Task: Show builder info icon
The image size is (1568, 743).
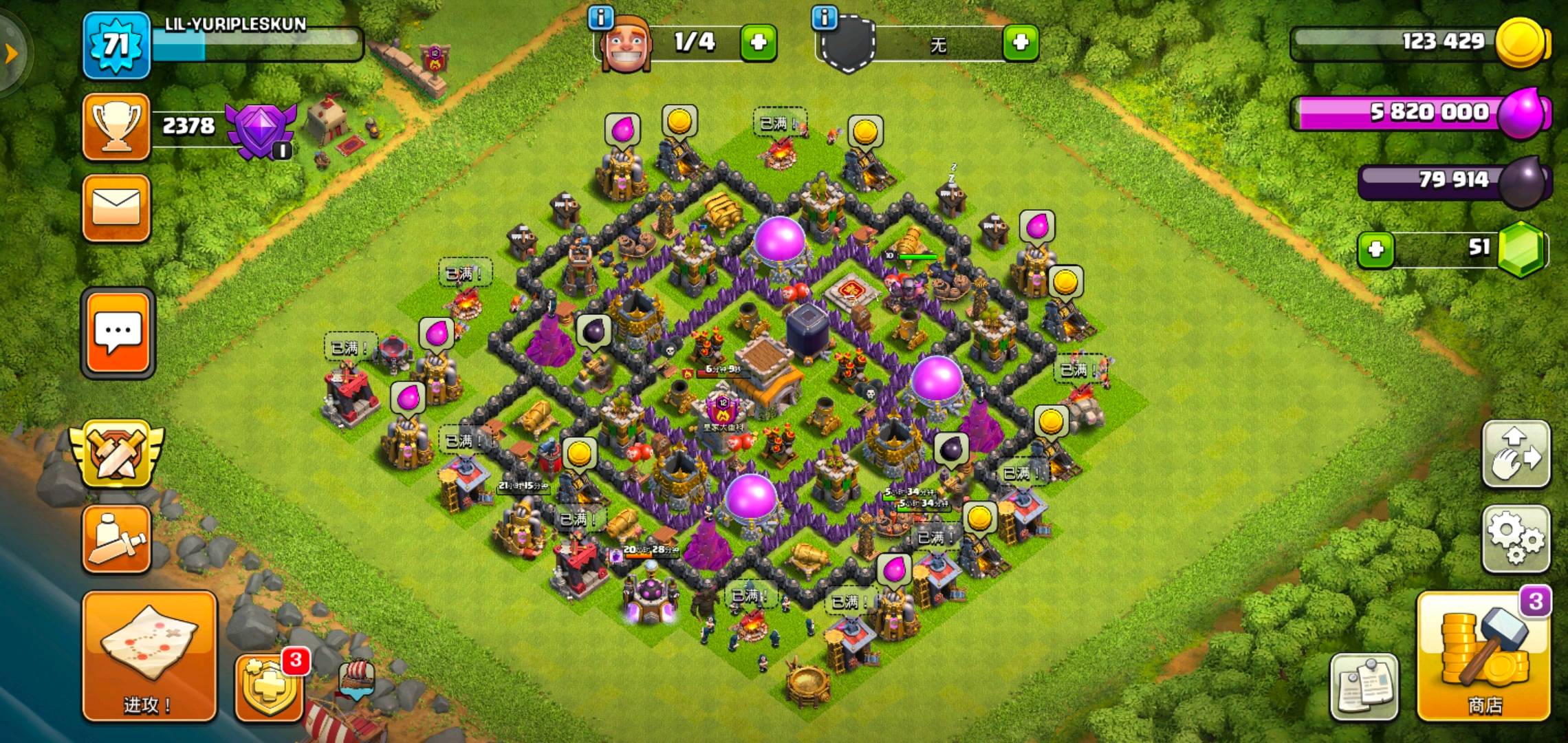Action: (600, 18)
